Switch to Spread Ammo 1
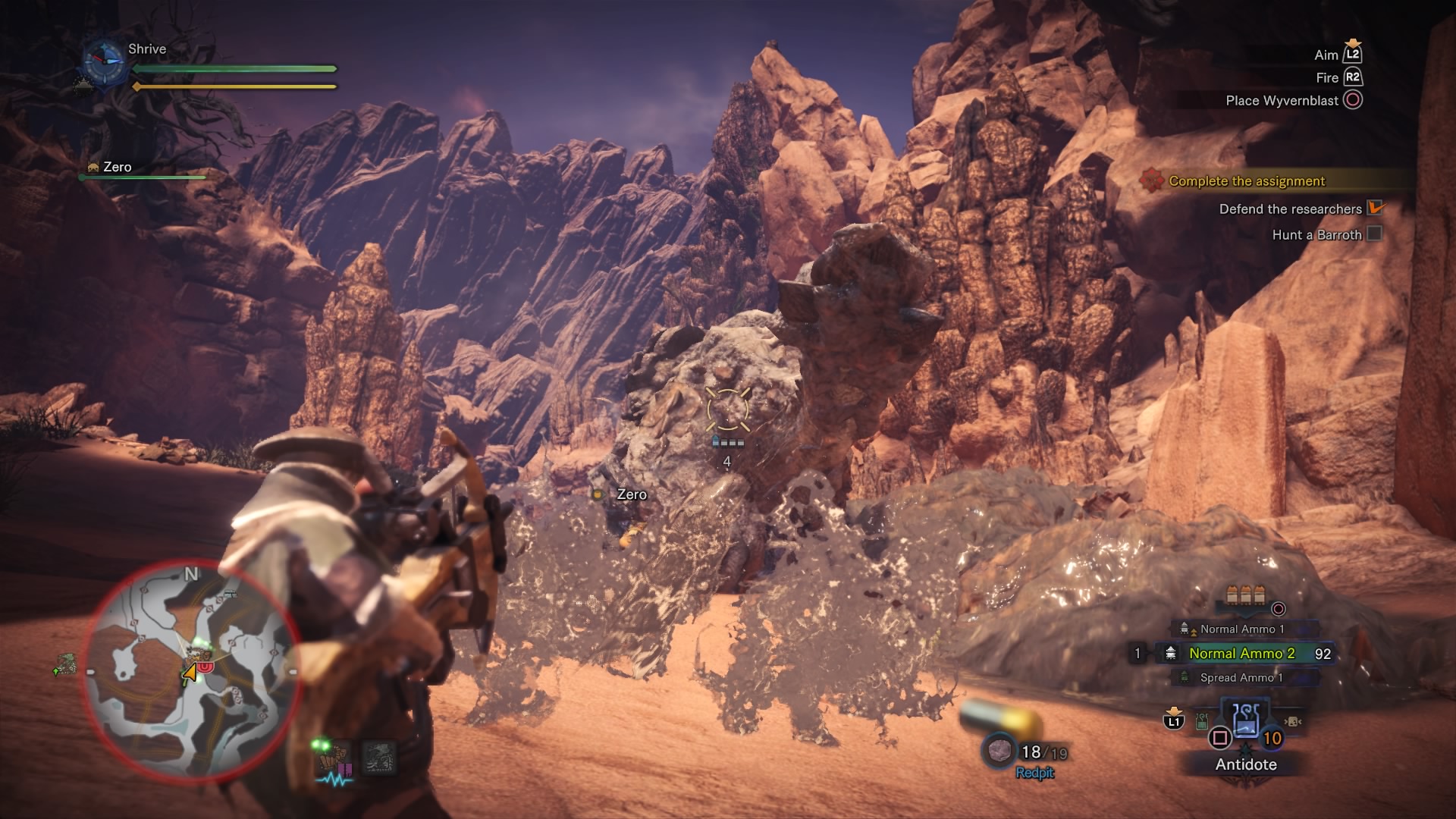 point(1241,677)
